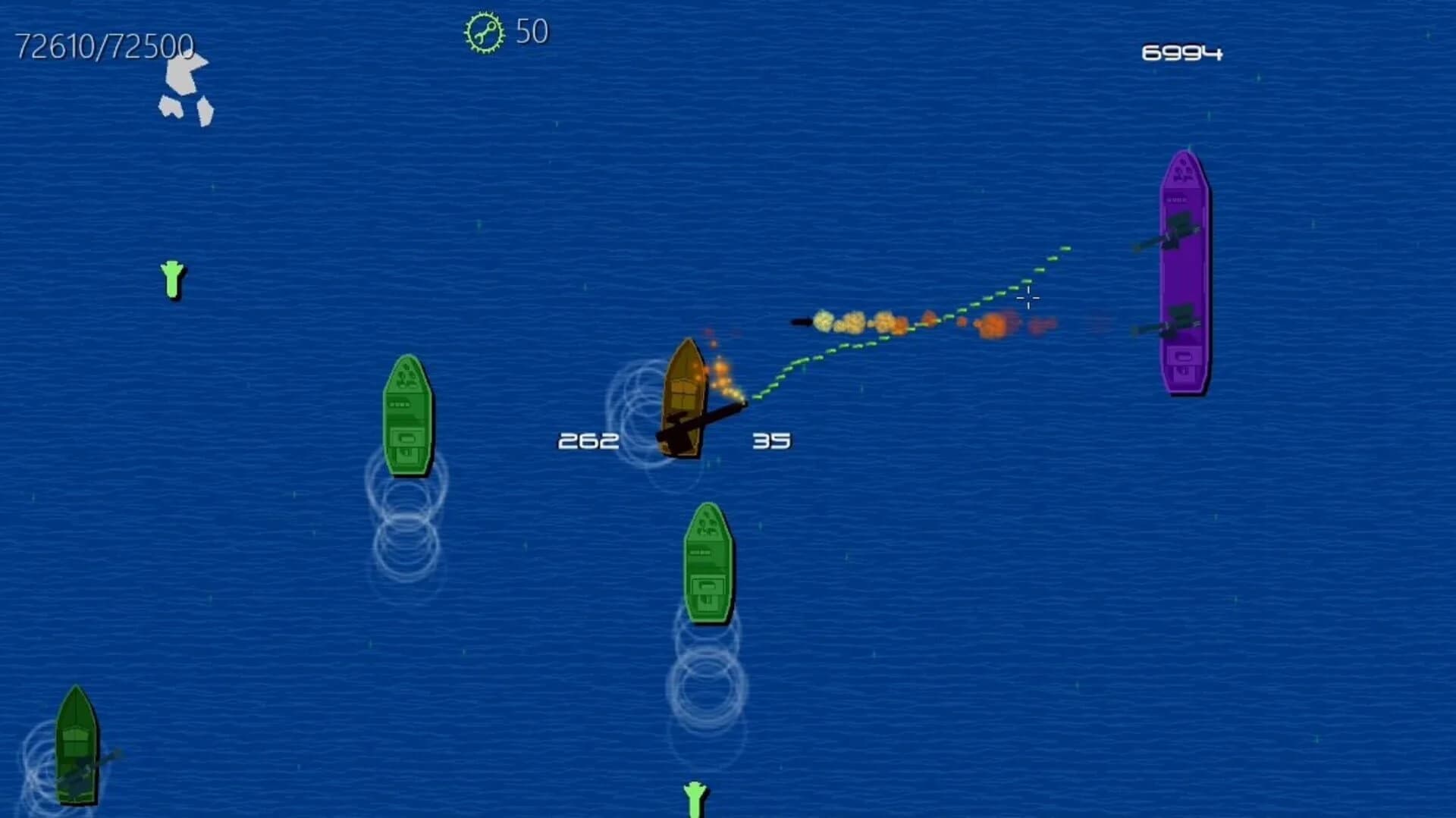Click the crosshair aiming reticle

pyautogui.click(x=1028, y=299)
